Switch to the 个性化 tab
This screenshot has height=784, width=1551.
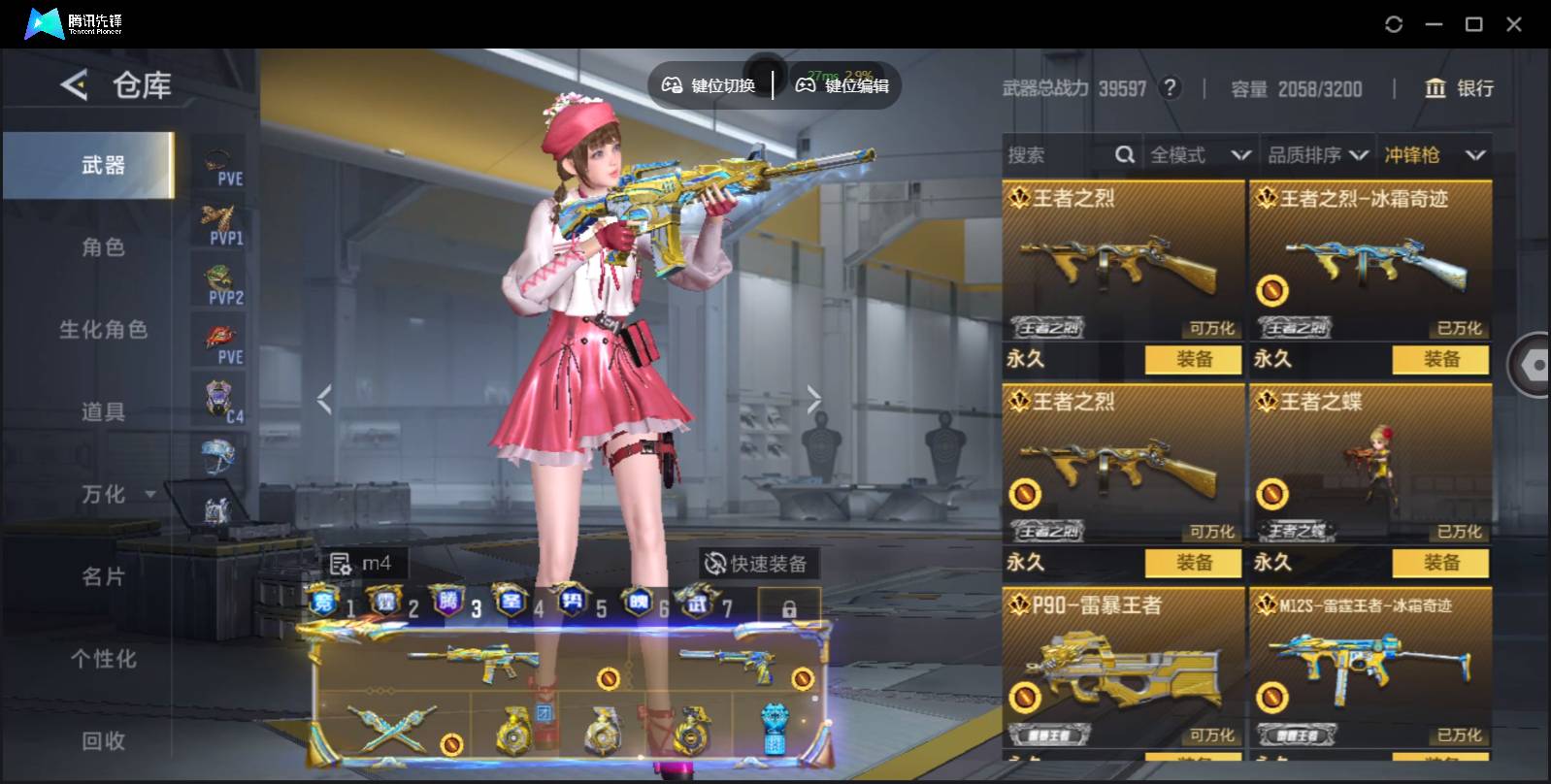click(103, 660)
